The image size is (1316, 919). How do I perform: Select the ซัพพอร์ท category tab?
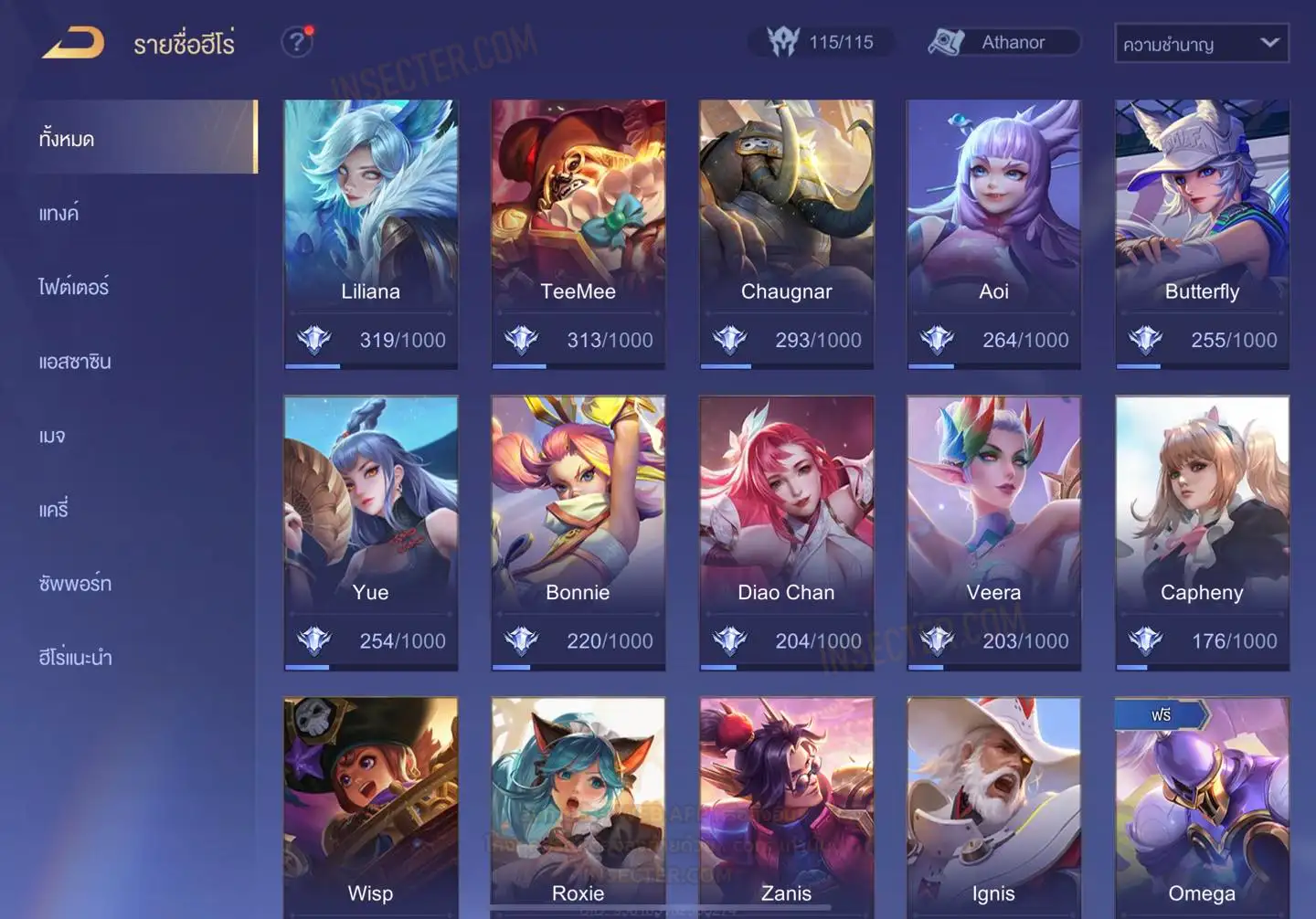75,584
